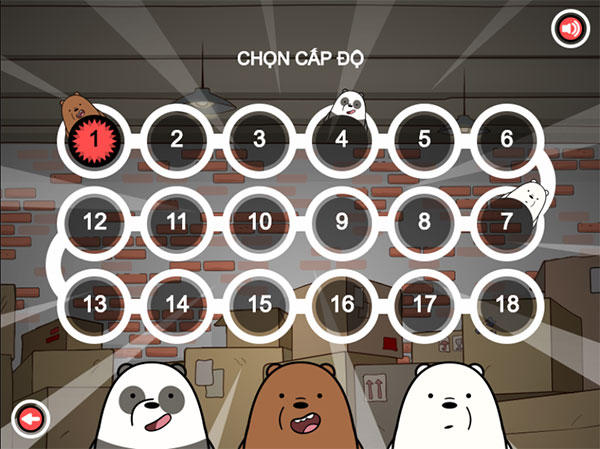Pick level 3 on the path
The image size is (600, 449).
259,139
